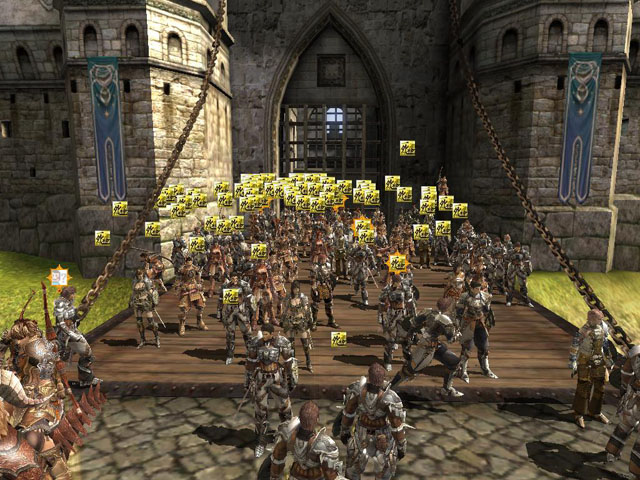This screenshot has width=640, height=480.
Task: Click the blue-white starburst marker icon
Action: point(60,276)
